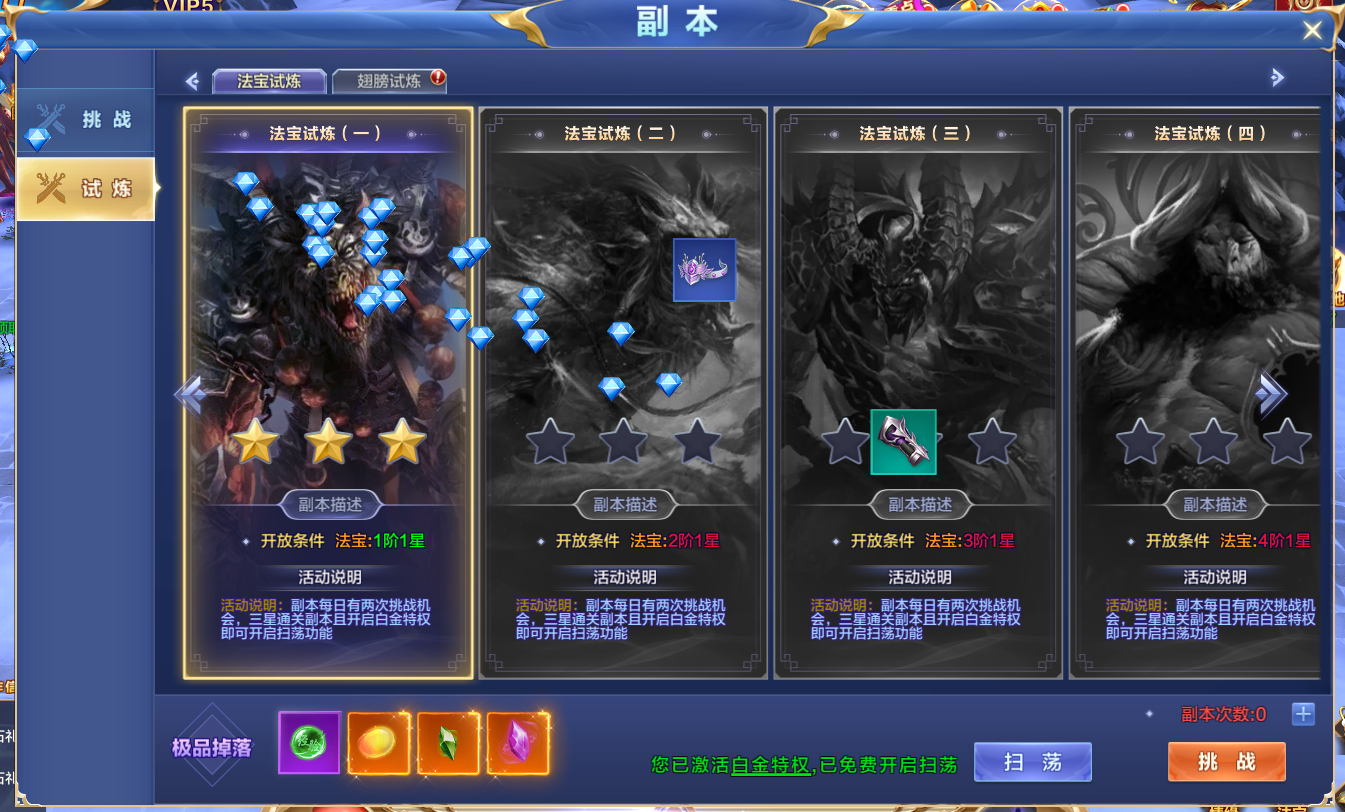Add dungeon attempts with the plus button
This screenshot has height=812, width=1345.
tap(1302, 714)
